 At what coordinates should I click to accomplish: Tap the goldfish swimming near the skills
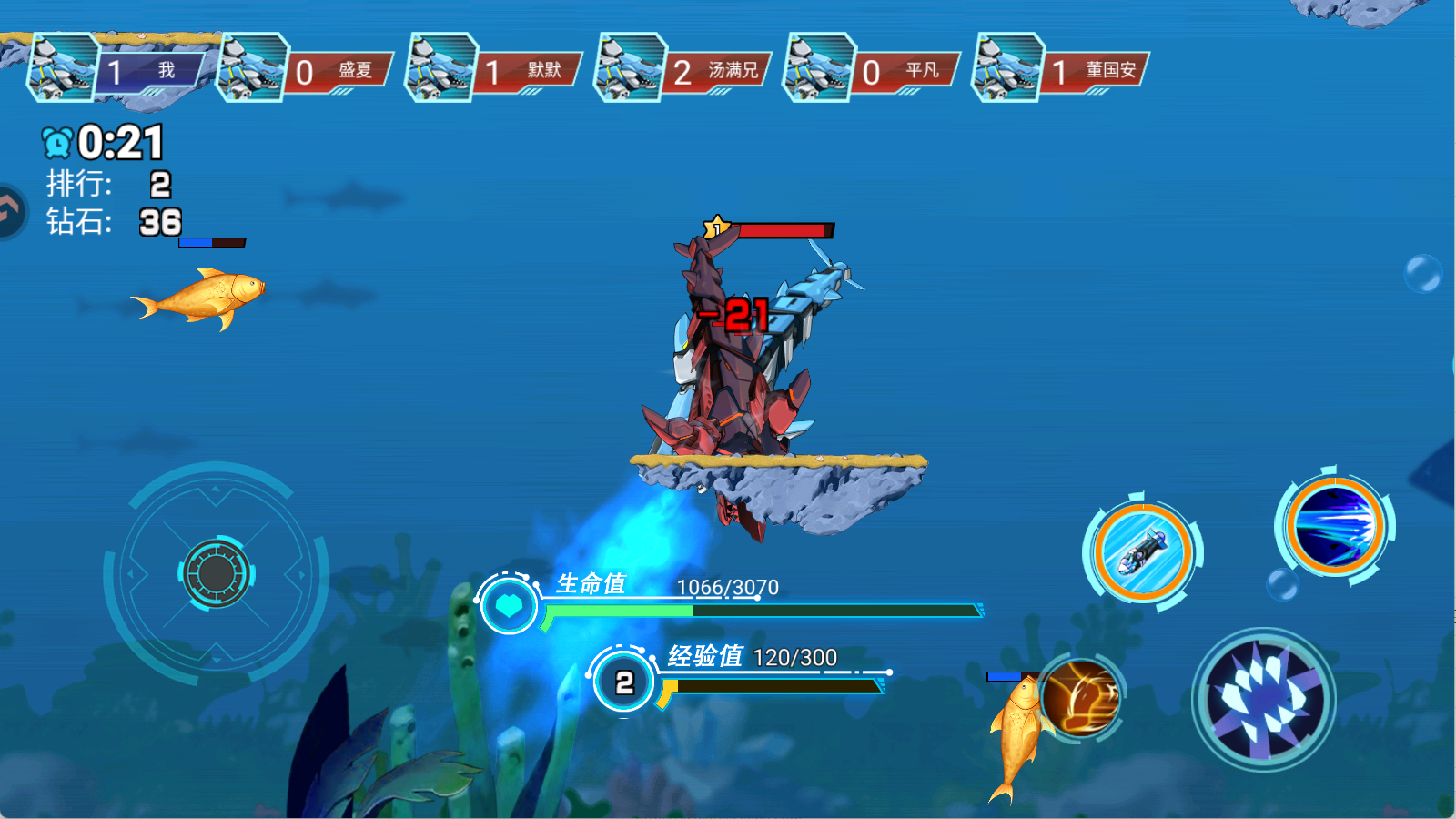tap(1017, 728)
